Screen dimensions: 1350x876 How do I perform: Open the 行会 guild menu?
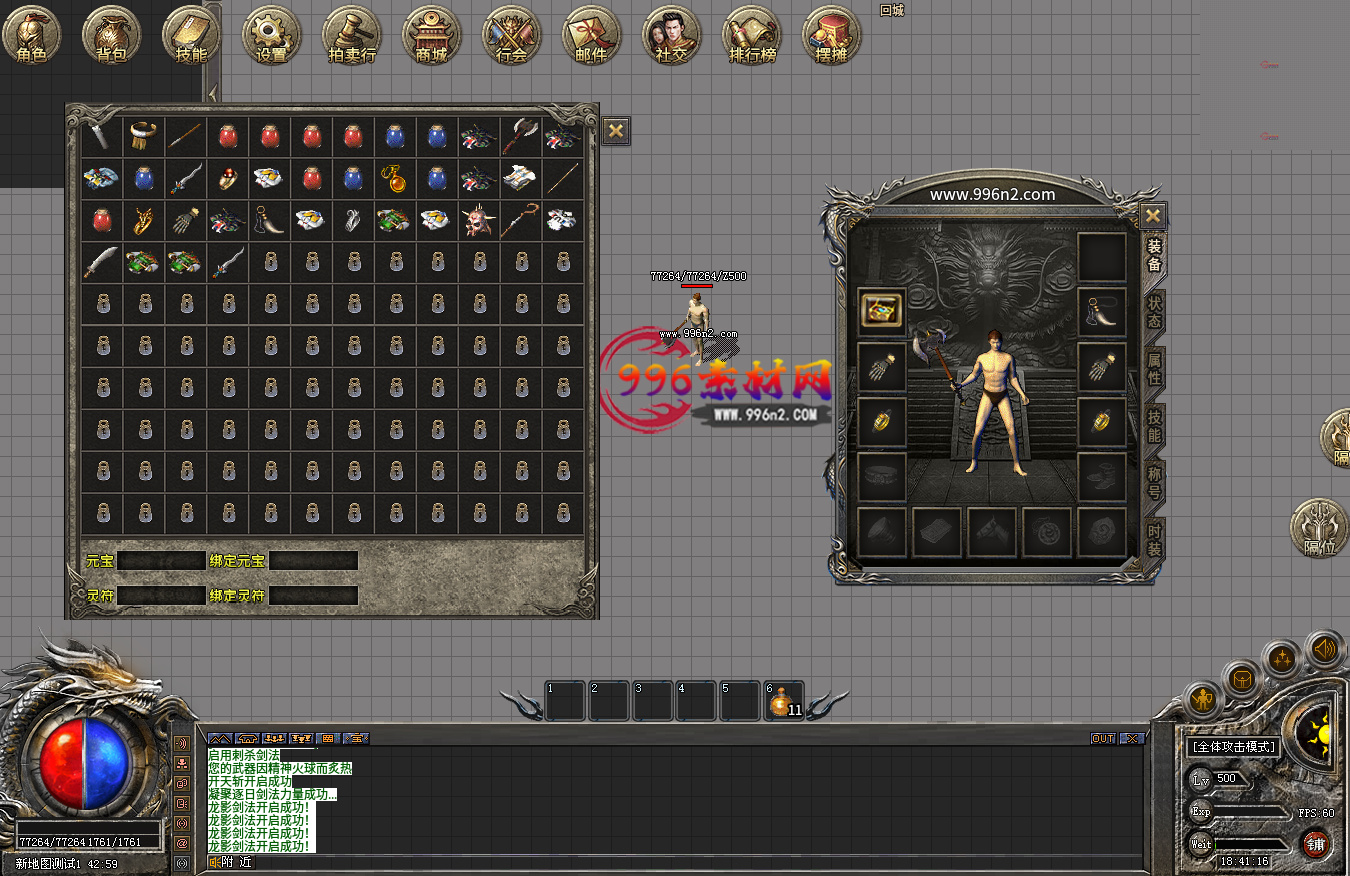511,36
